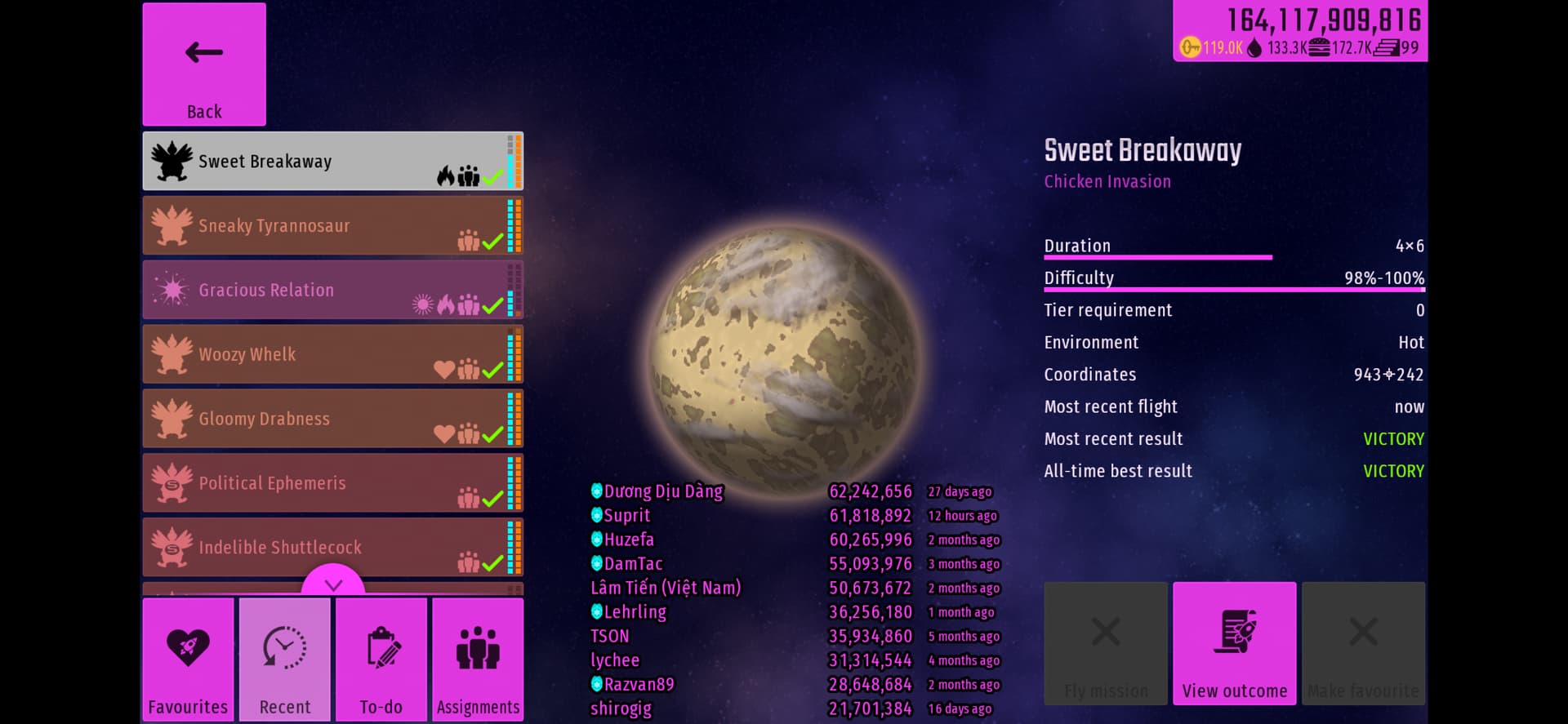Image resolution: width=1568 pixels, height=724 pixels.
Task: Go back using the Back button
Action: coord(204,64)
